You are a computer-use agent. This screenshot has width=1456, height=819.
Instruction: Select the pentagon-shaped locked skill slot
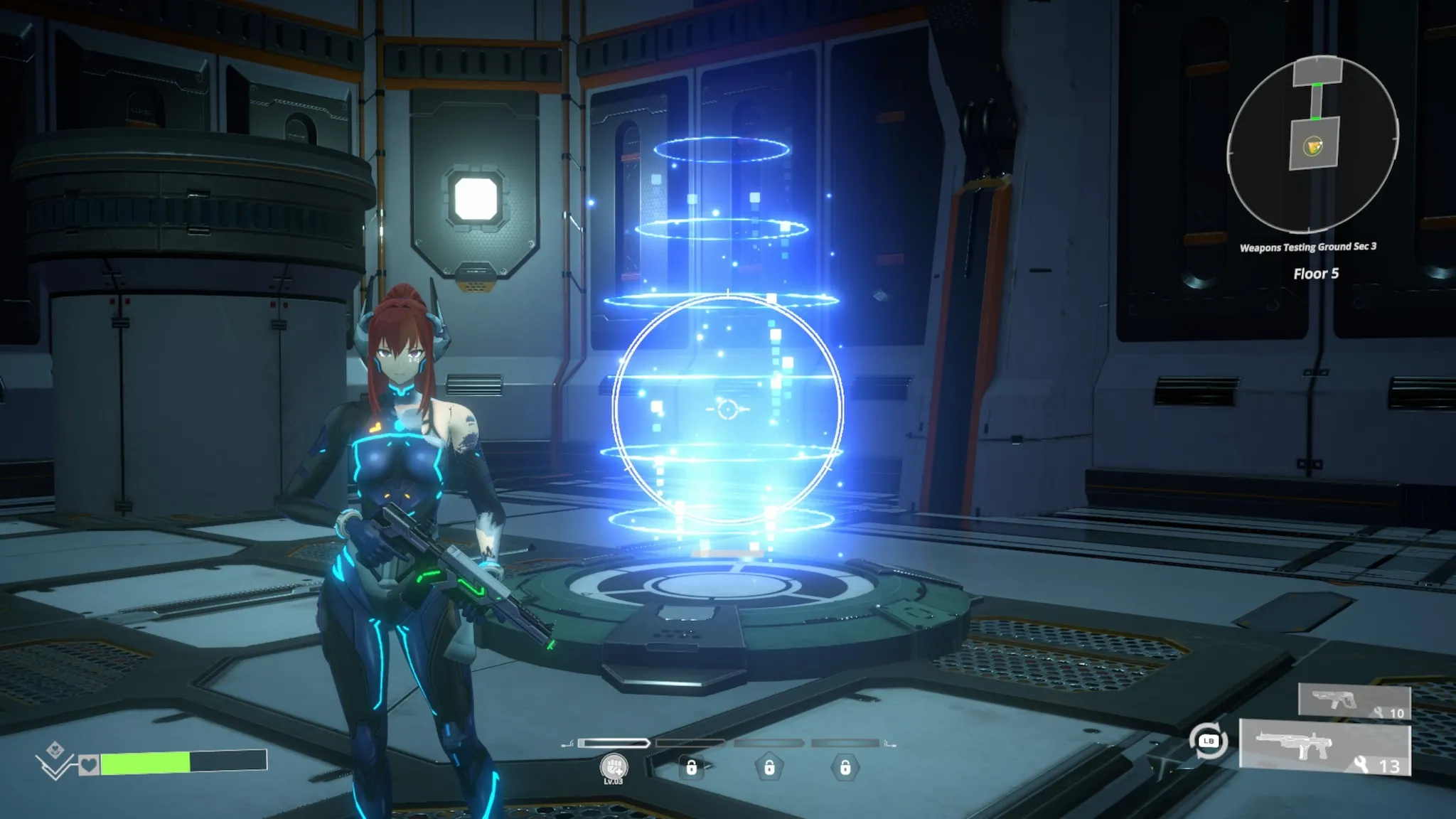click(x=769, y=768)
